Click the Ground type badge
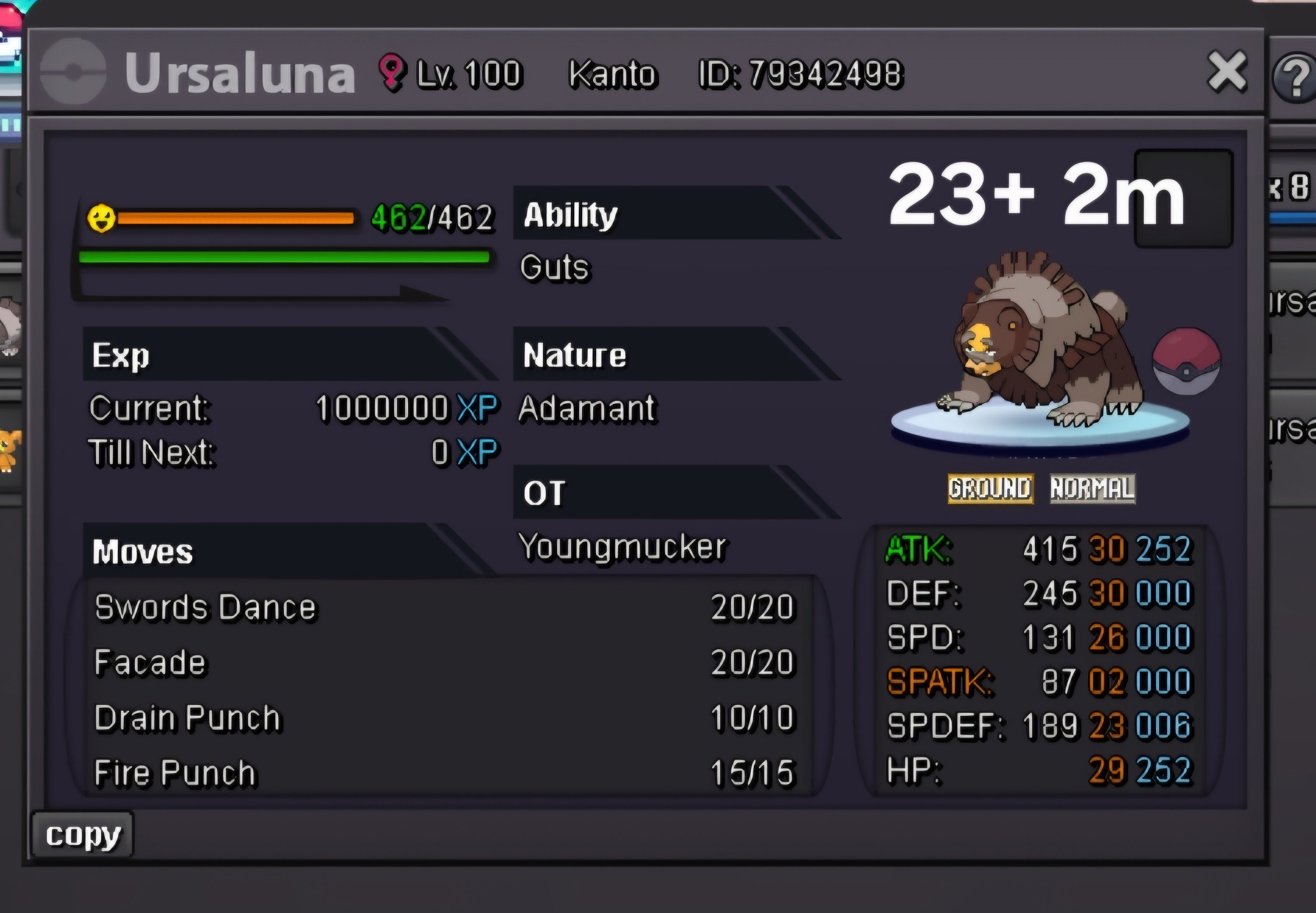This screenshot has width=1316, height=913. (990, 489)
